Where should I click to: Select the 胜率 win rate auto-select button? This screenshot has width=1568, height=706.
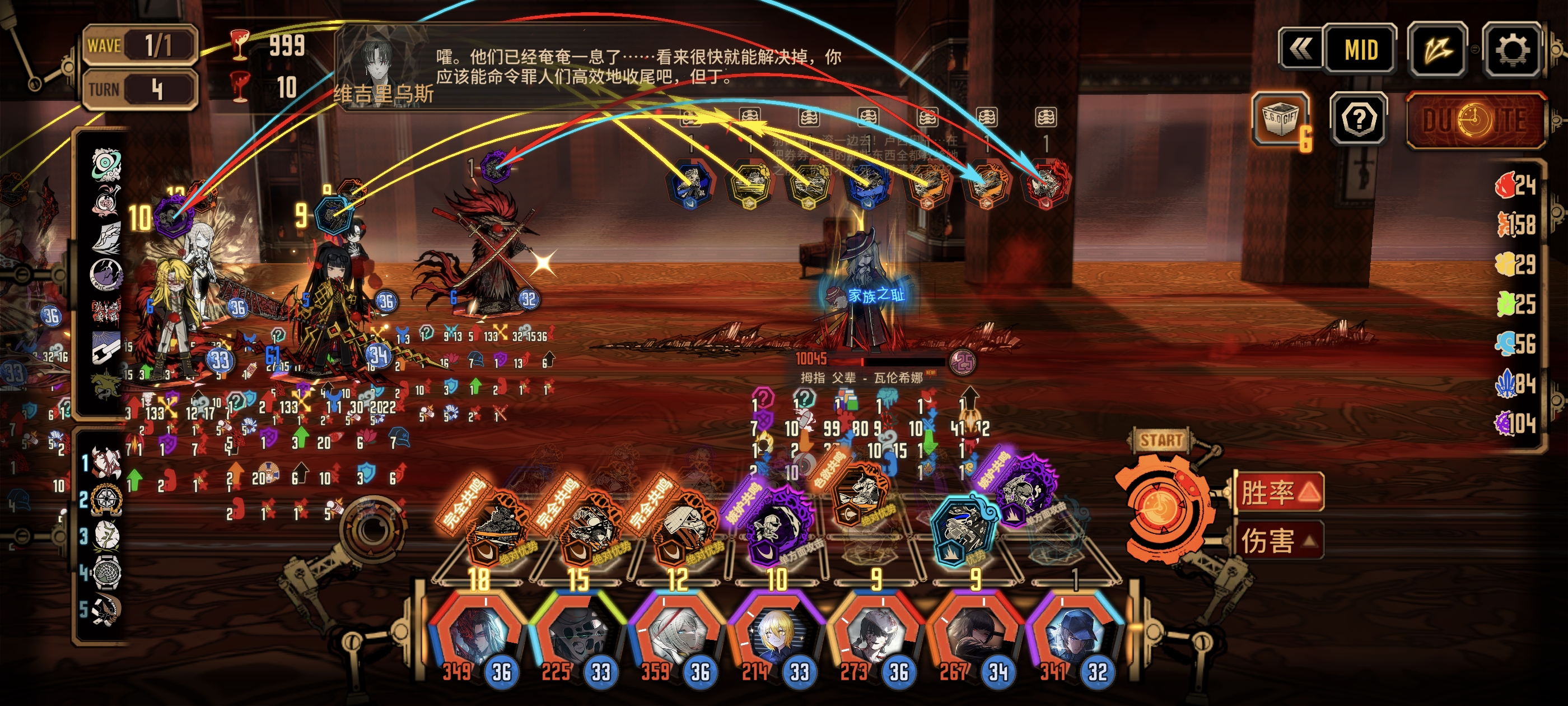point(1278,492)
